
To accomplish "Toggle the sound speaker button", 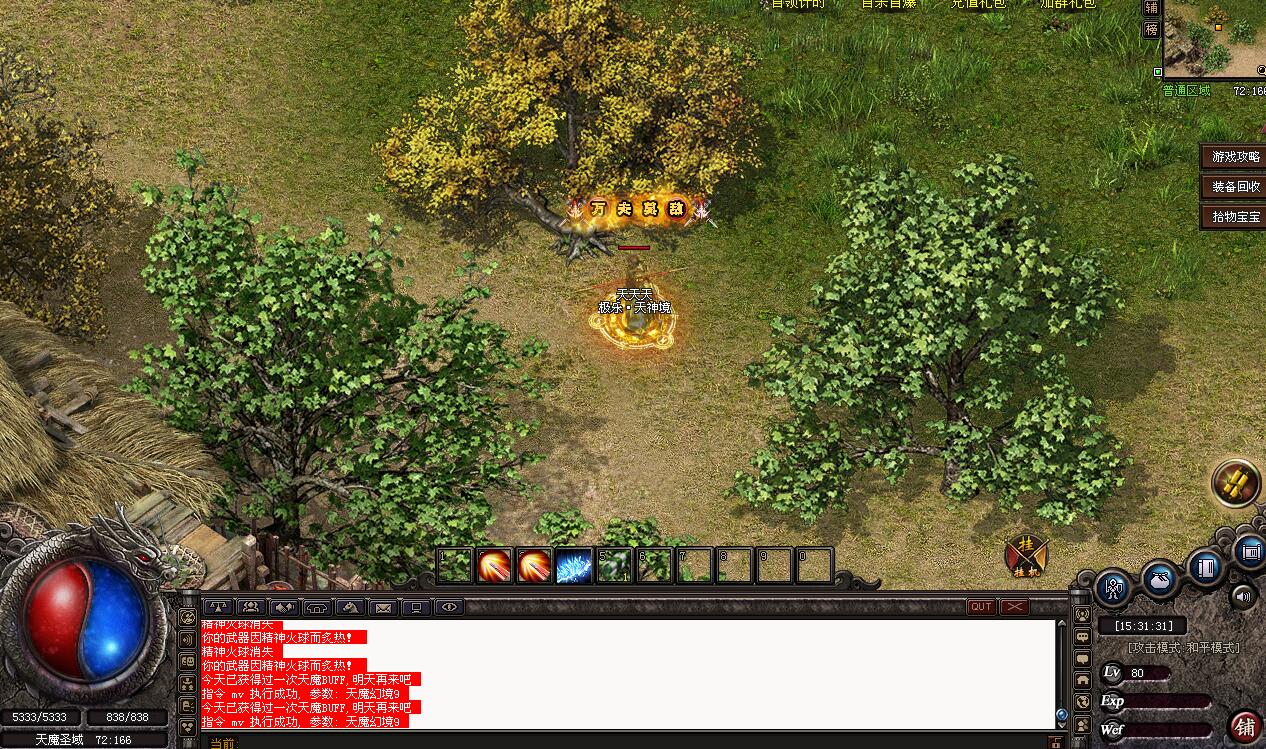I will 1243,597.
